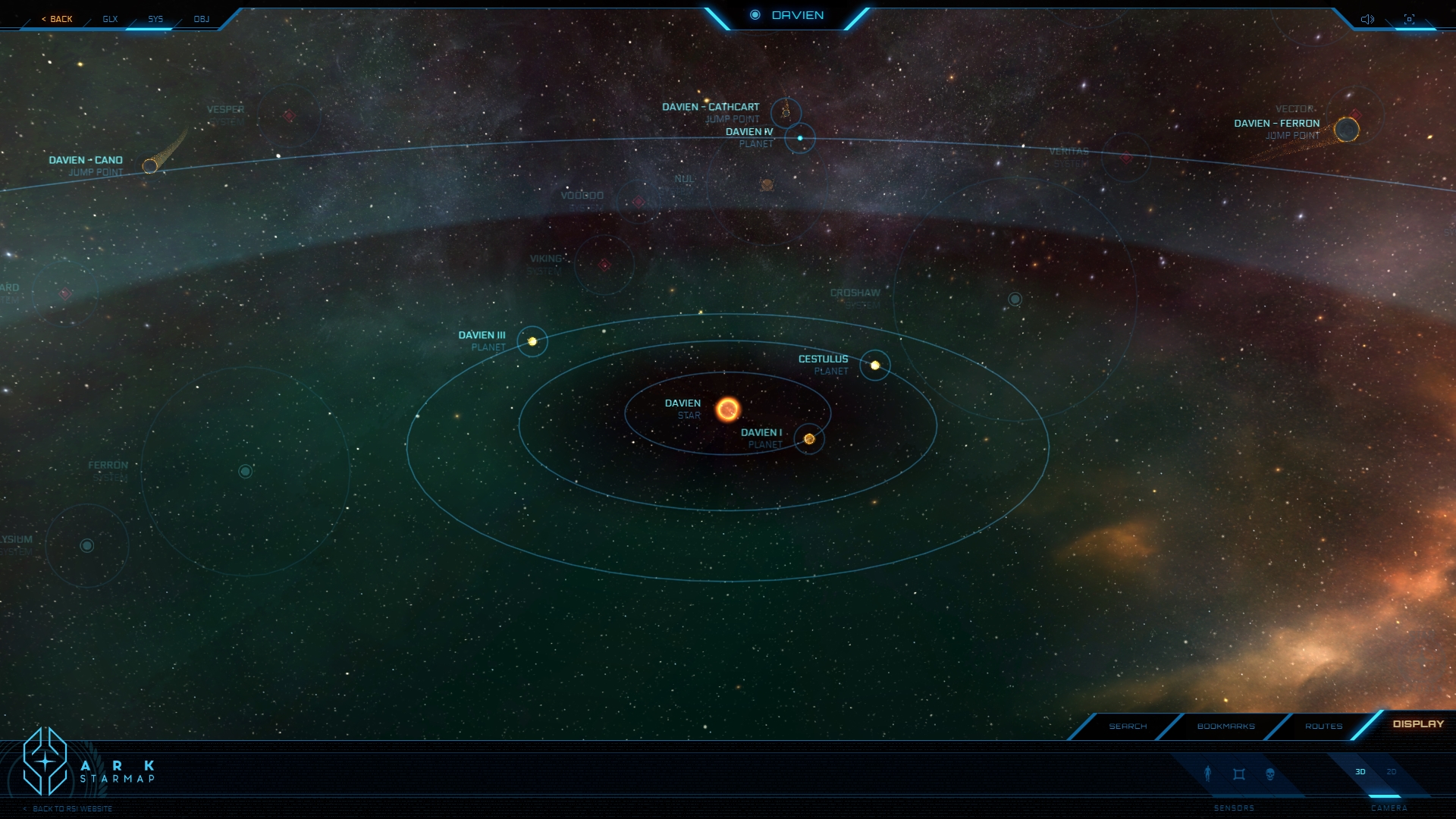Select the Davien star marker
Image resolution: width=1456 pixels, height=819 pixels.
coord(727,409)
